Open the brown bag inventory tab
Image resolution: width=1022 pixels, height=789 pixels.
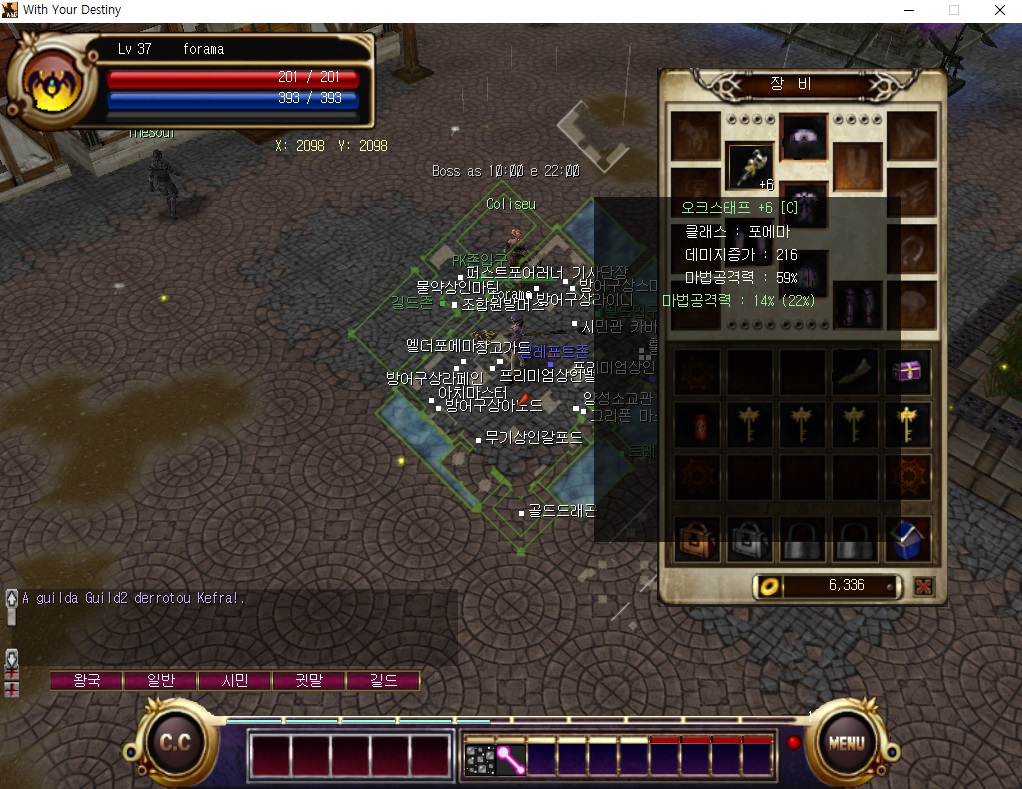[697, 540]
